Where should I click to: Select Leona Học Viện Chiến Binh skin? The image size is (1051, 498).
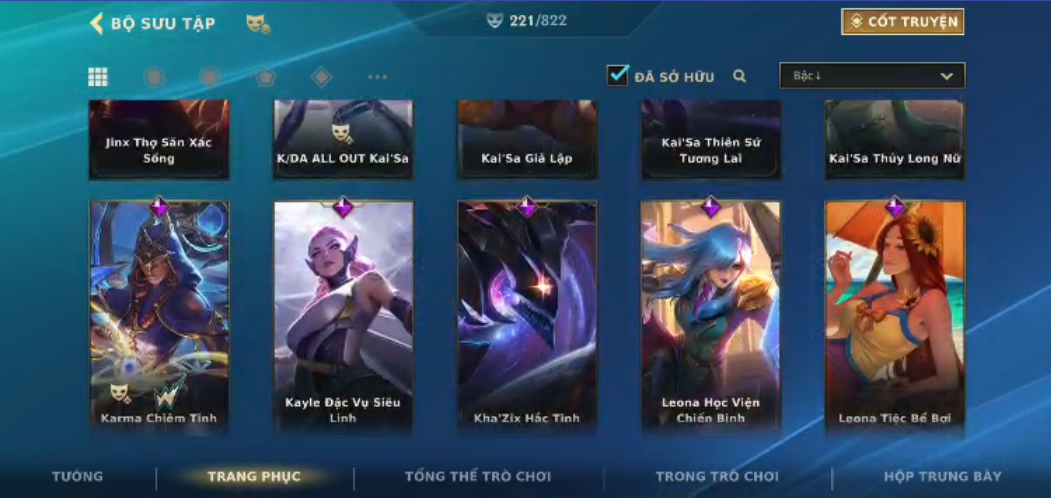tap(711, 315)
